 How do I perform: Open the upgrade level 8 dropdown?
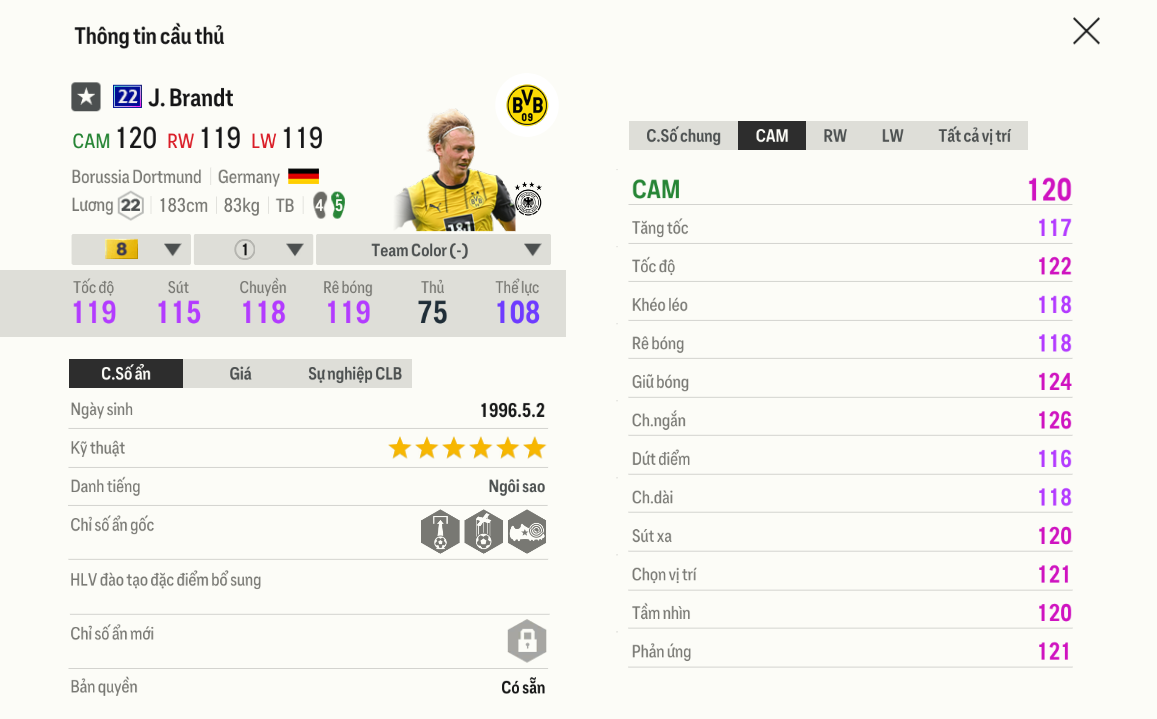pos(131,250)
